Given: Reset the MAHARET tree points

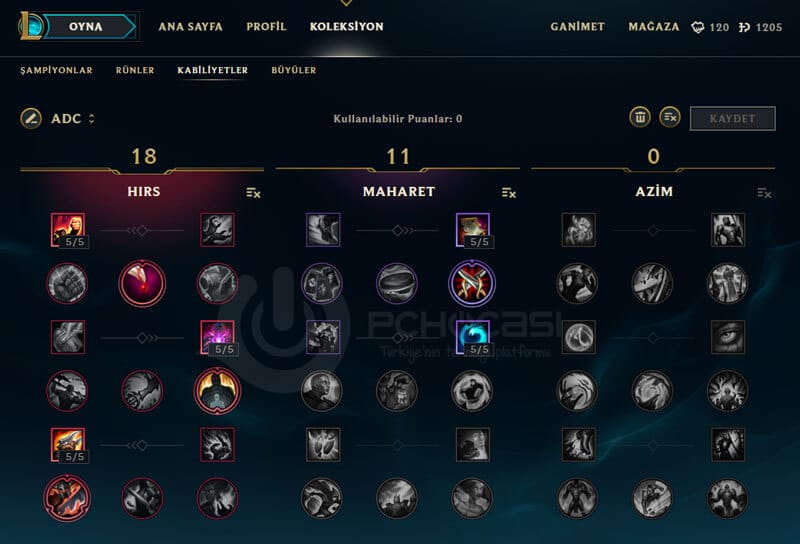Looking at the screenshot, I should click(509, 192).
